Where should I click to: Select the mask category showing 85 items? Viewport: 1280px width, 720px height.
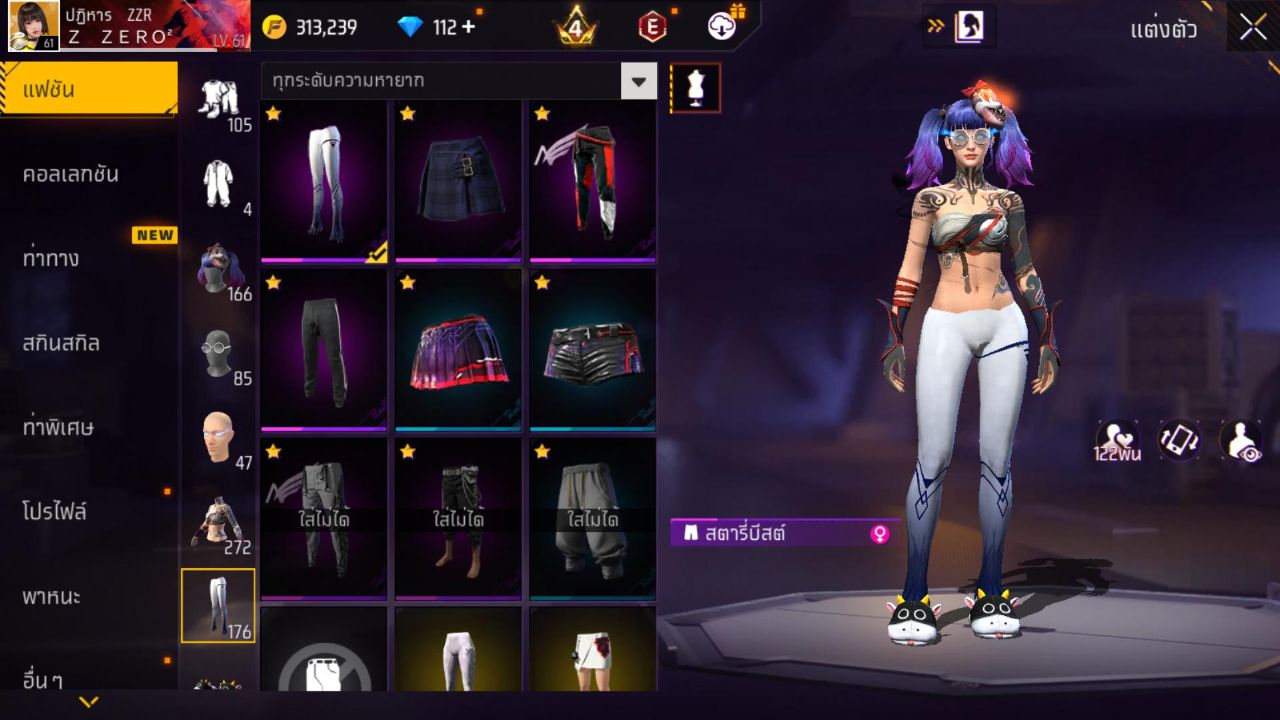coord(222,352)
